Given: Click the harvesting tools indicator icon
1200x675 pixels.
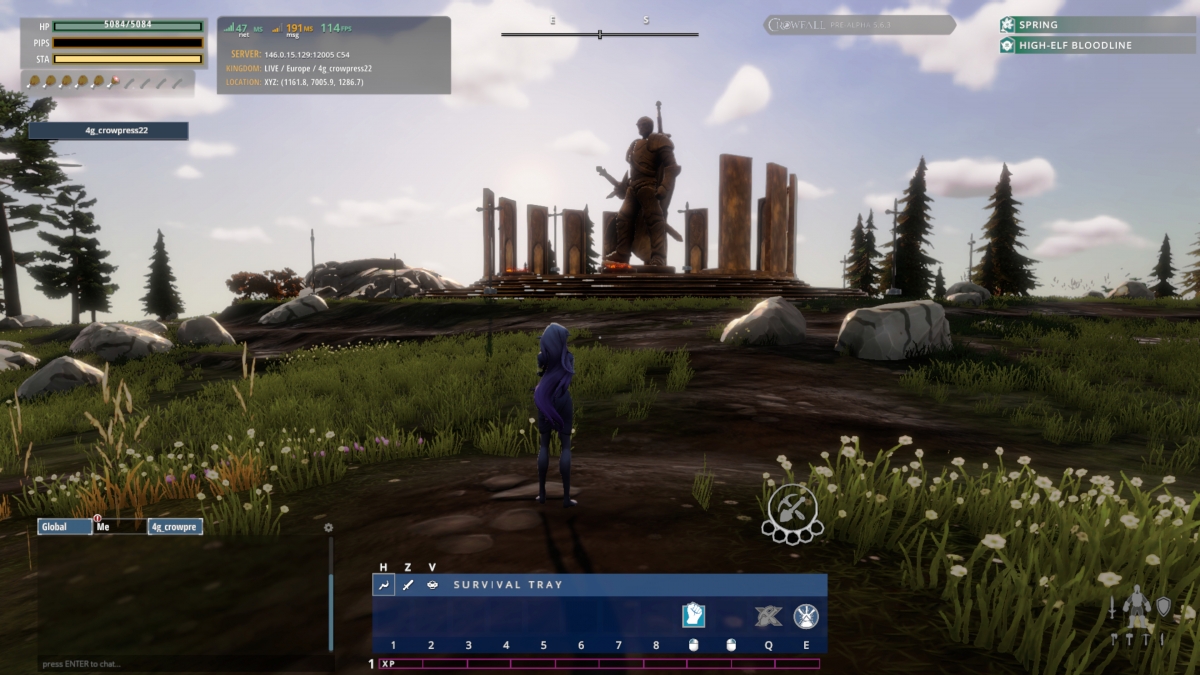Looking at the screenshot, I should (792, 511).
